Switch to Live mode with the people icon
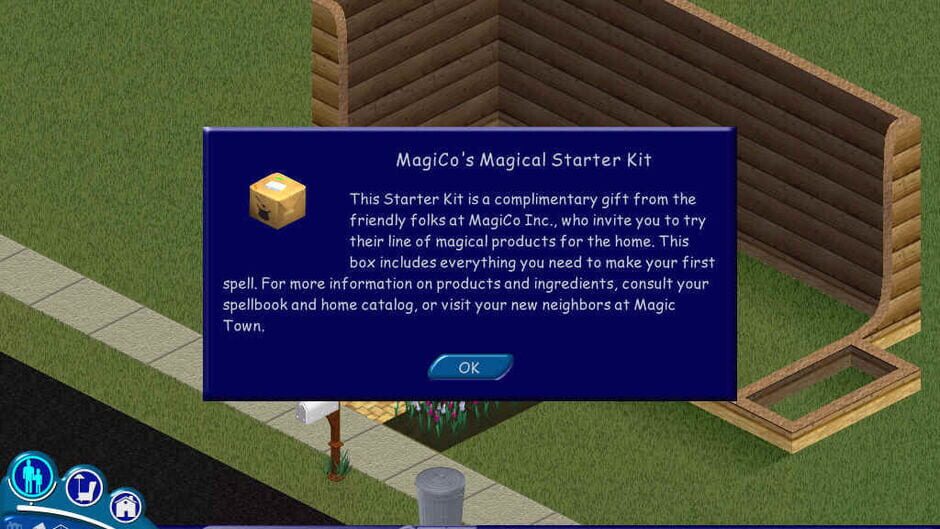 (x=32, y=476)
